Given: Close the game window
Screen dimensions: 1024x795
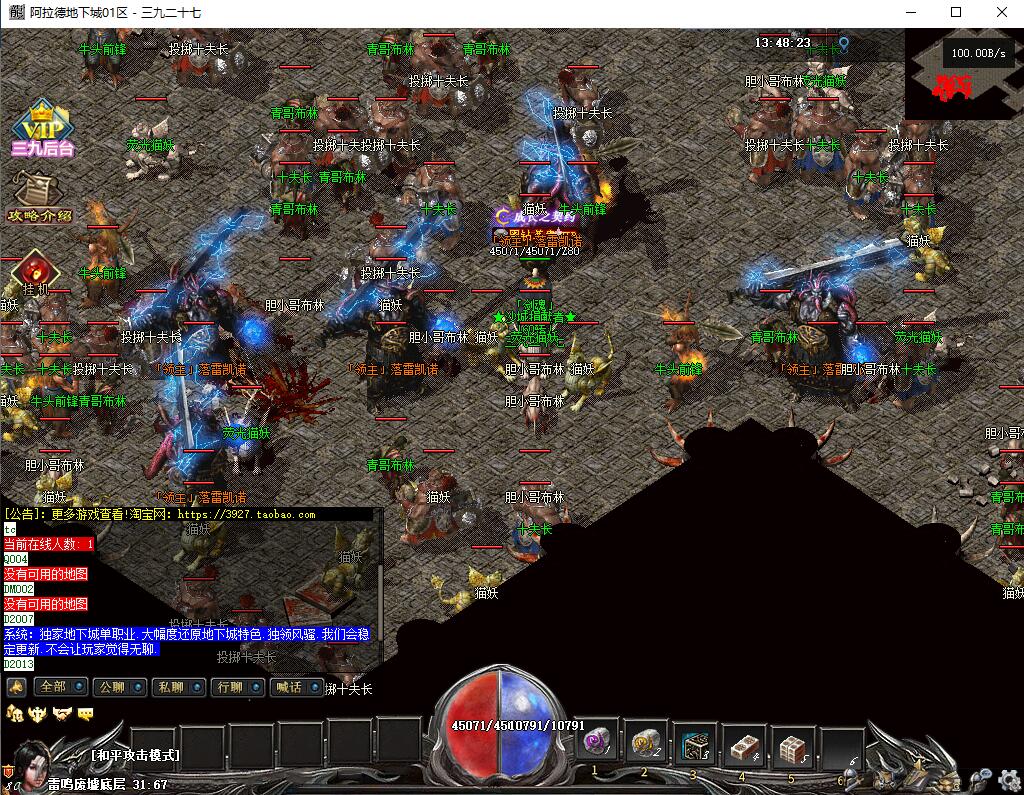Looking at the screenshot, I should pyautogui.click(x=1002, y=13).
